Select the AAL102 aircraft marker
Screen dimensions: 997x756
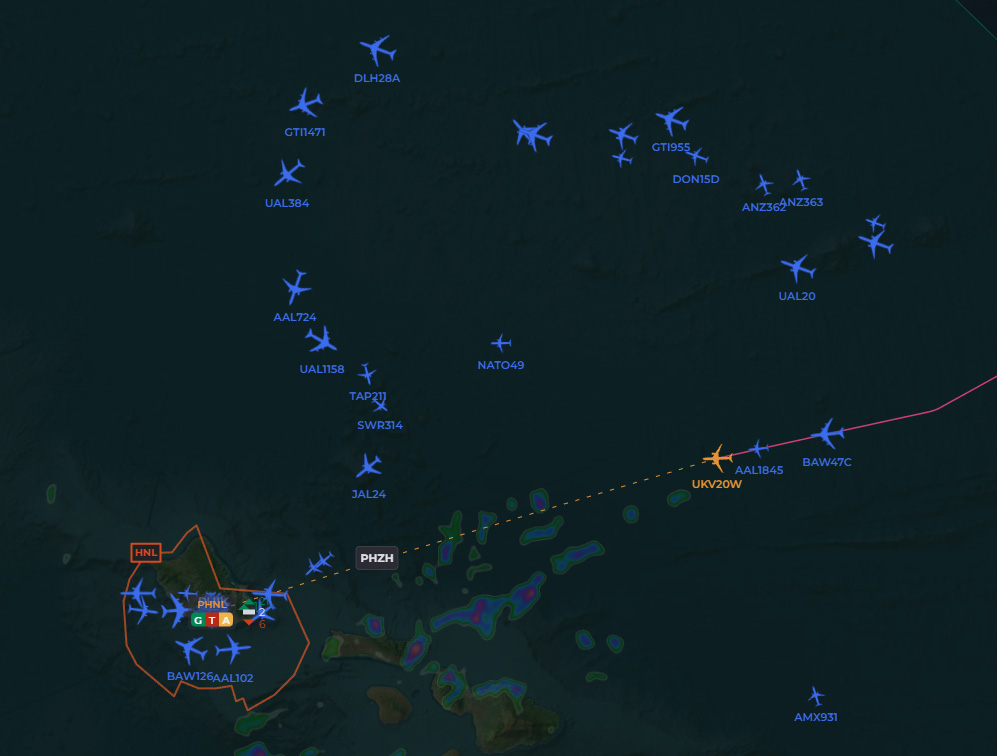(232, 650)
